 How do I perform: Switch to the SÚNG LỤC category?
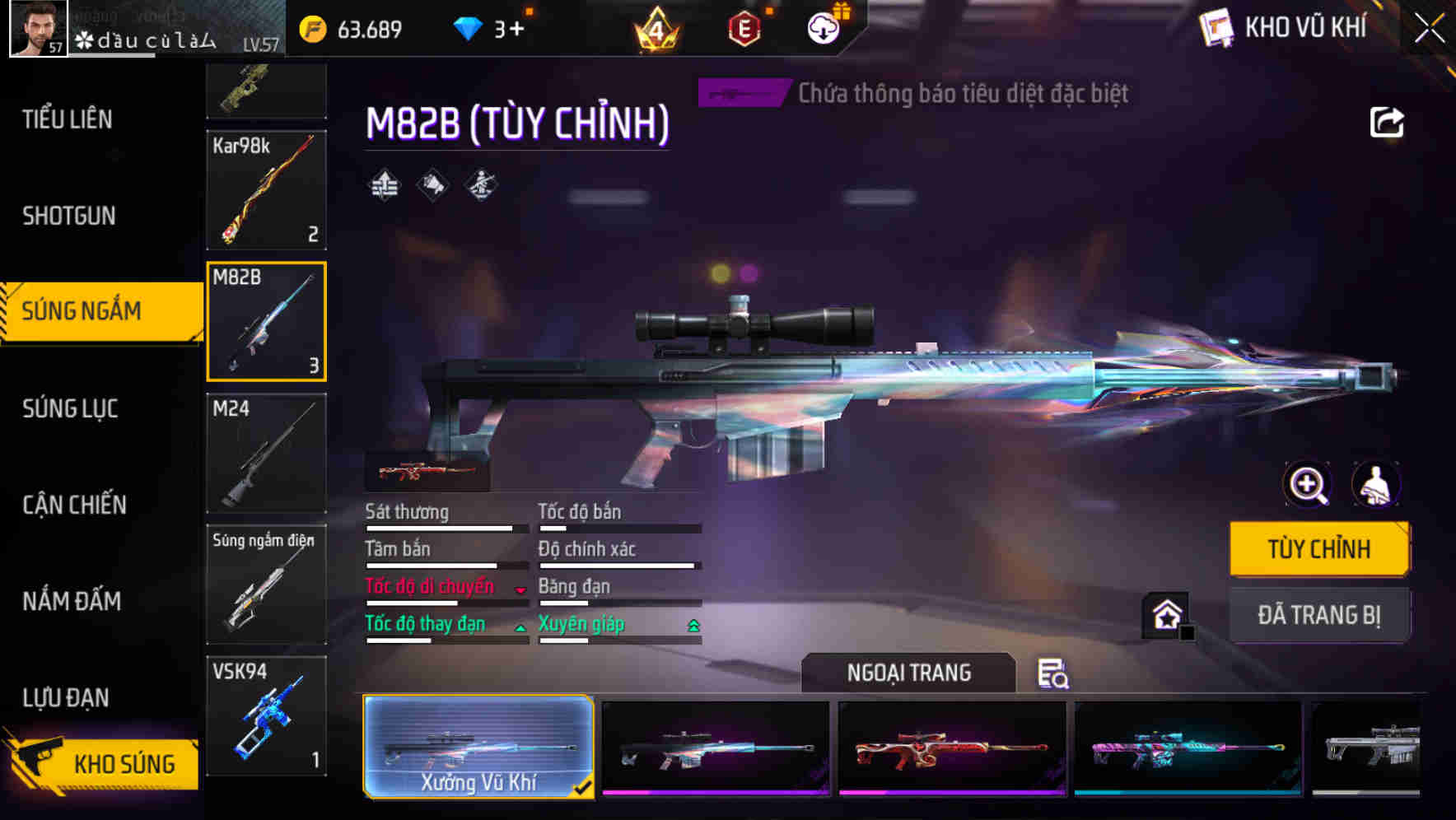click(x=69, y=408)
